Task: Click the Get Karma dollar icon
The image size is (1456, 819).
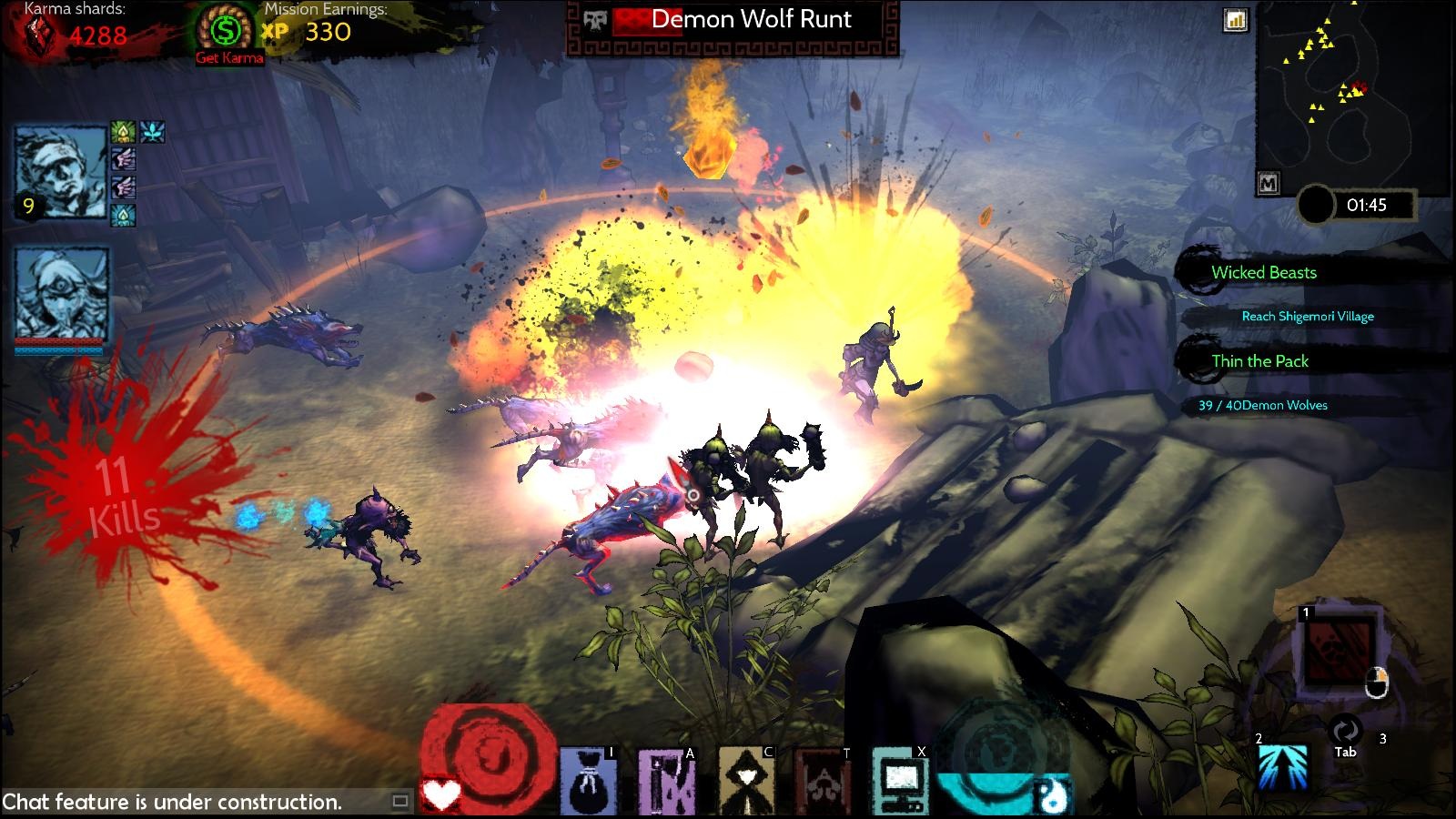Action: (x=224, y=31)
